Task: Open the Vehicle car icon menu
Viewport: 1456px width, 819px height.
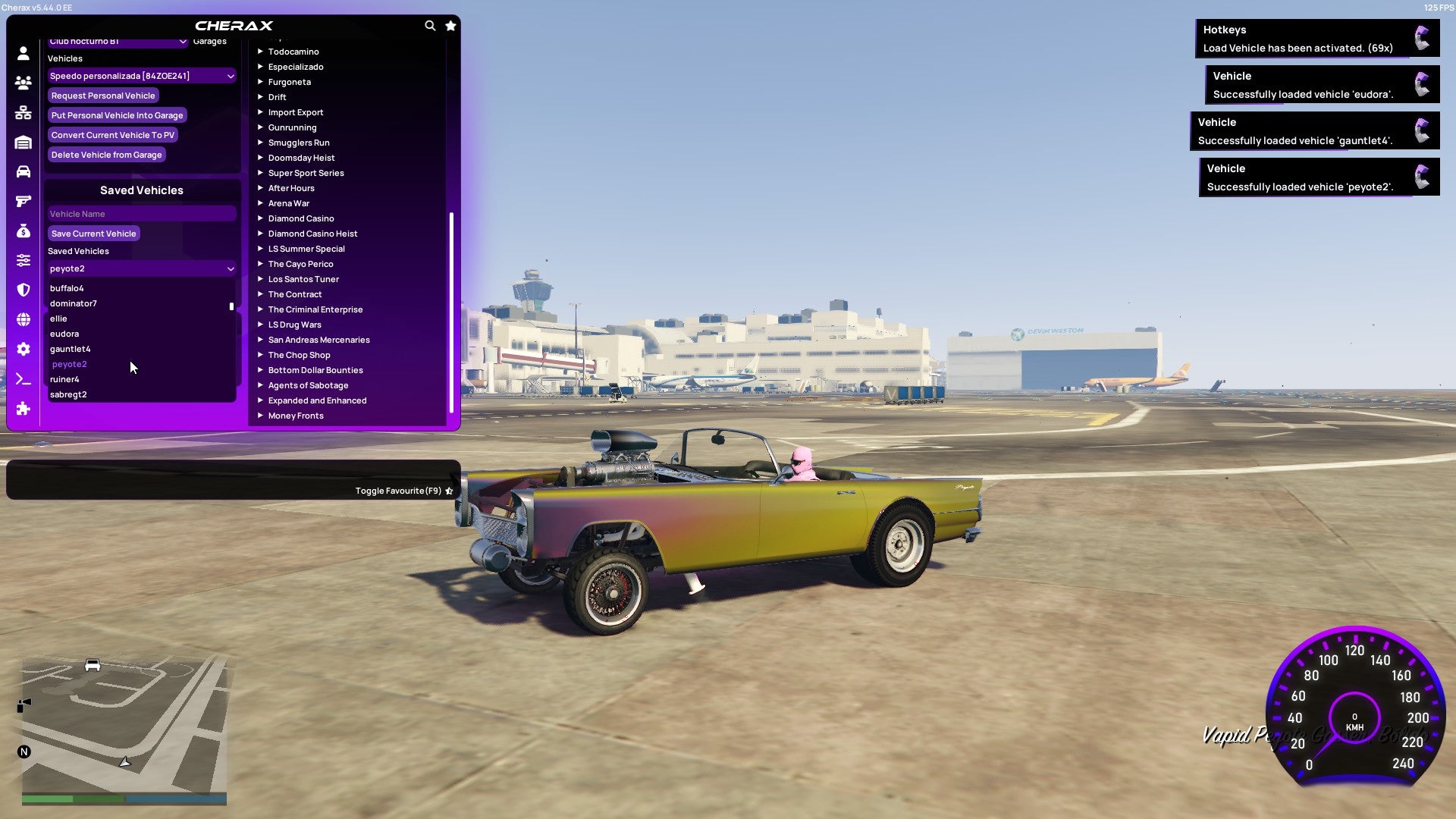Action: pyautogui.click(x=23, y=172)
